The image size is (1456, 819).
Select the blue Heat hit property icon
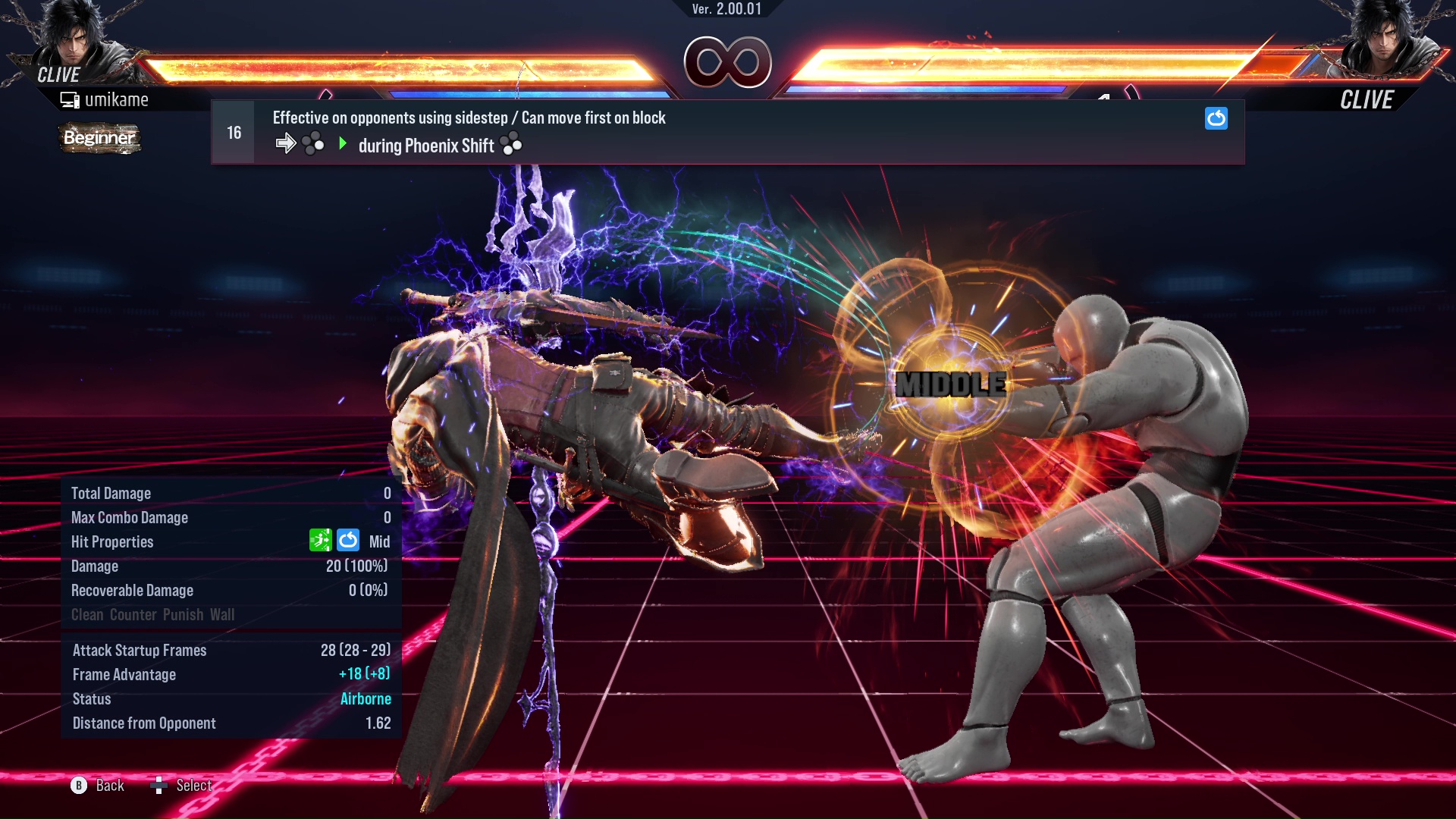point(348,541)
